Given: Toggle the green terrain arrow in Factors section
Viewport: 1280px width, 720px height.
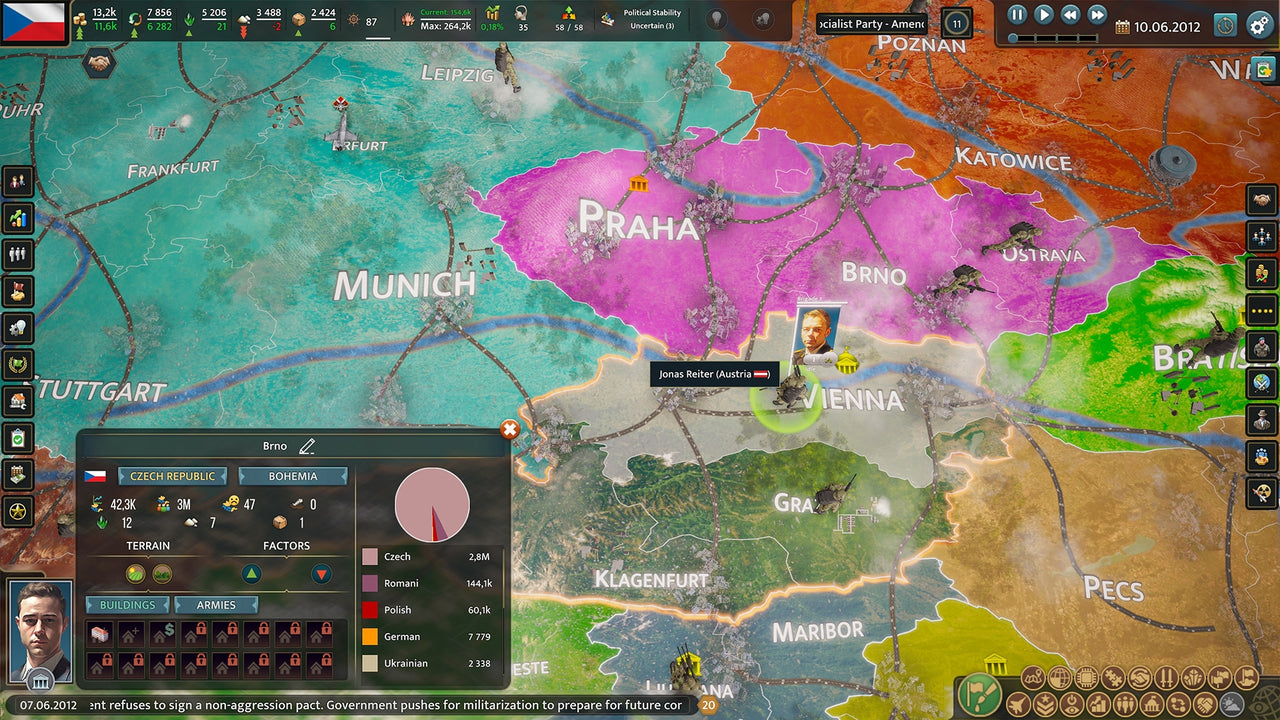Looking at the screenshot, I should pos(250,574).
